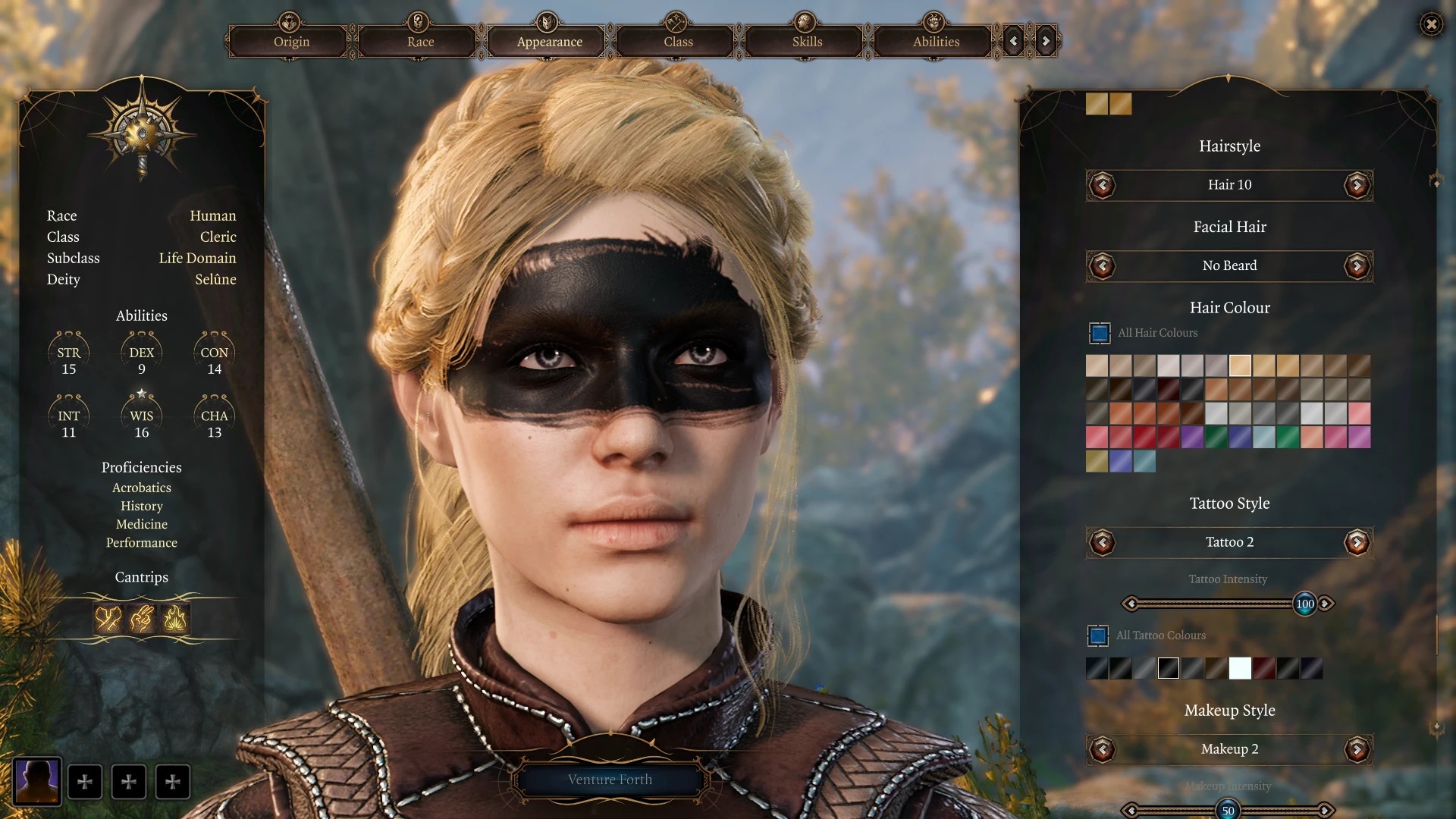Open the Race tab
Viewport: 1456px width, 819px height.
pos(420,42)
